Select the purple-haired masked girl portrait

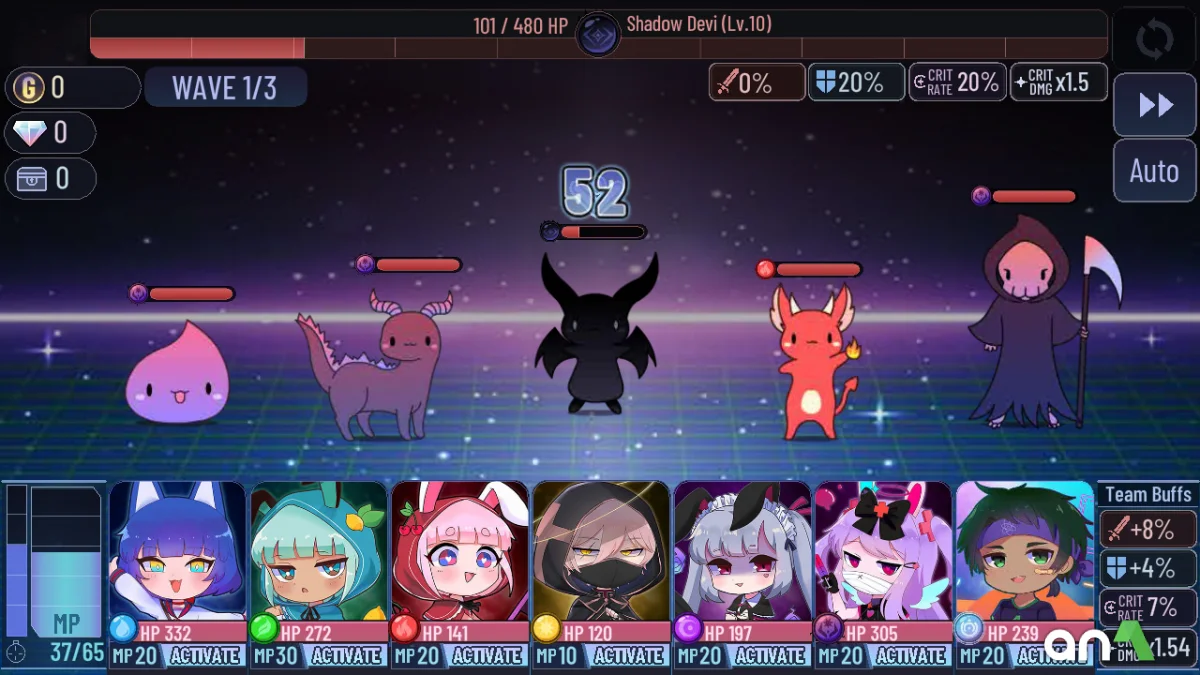(883, 548)
